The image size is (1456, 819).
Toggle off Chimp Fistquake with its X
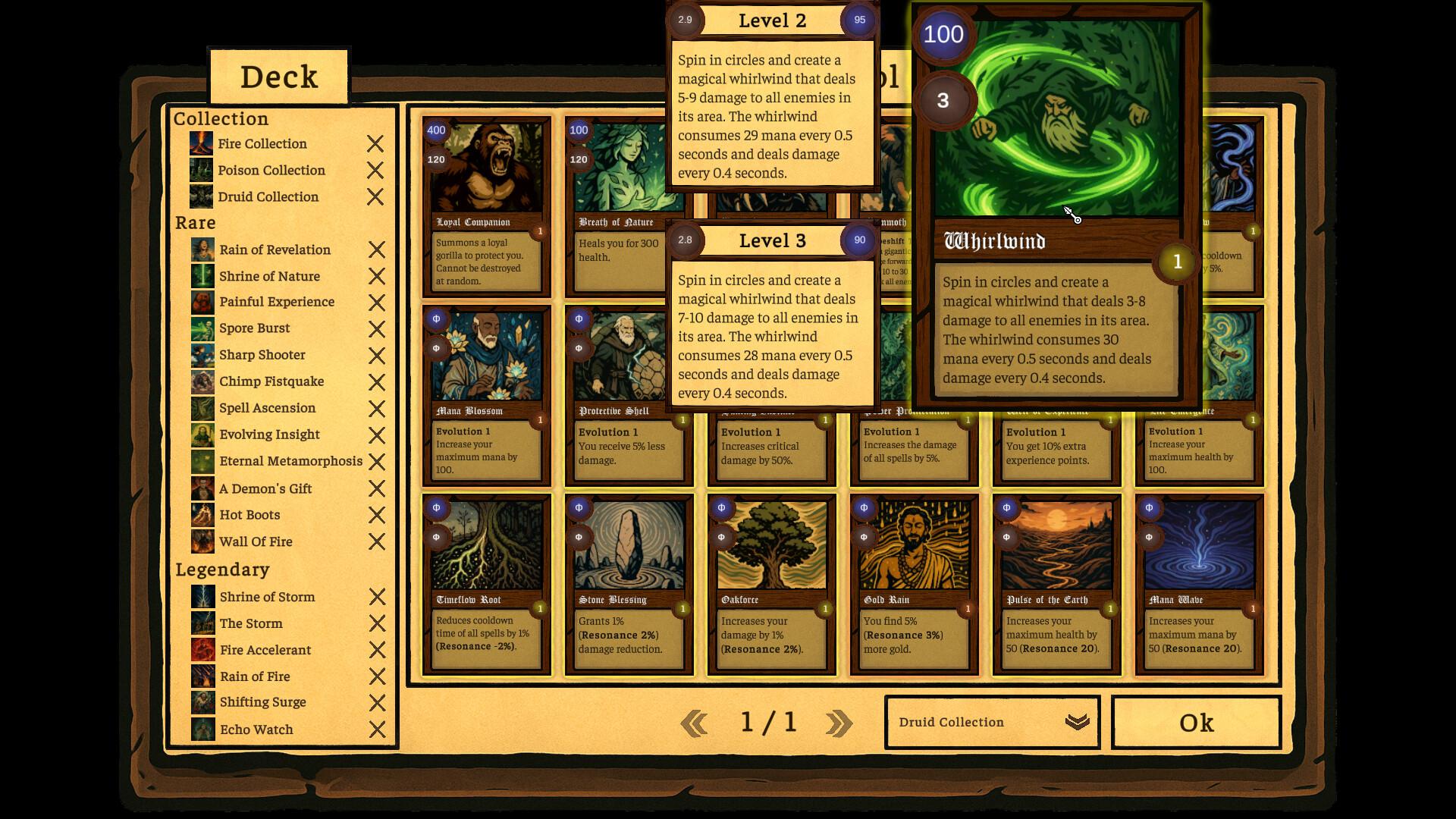click(x=375, y=381)
